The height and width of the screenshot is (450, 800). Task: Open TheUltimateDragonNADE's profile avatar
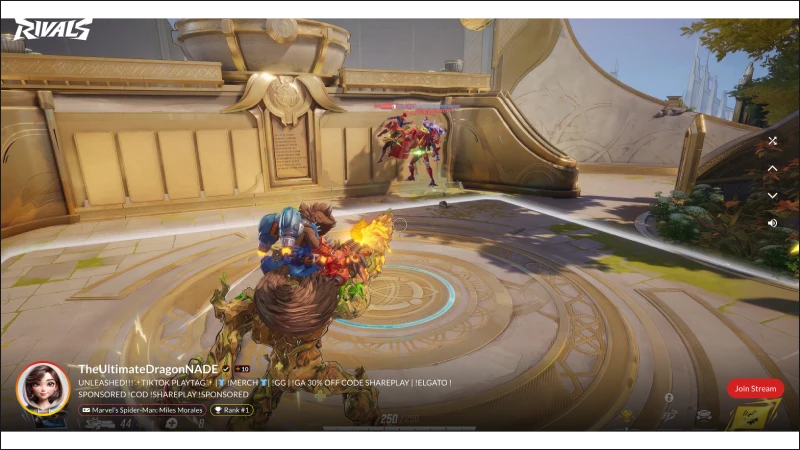click(43, 388)
